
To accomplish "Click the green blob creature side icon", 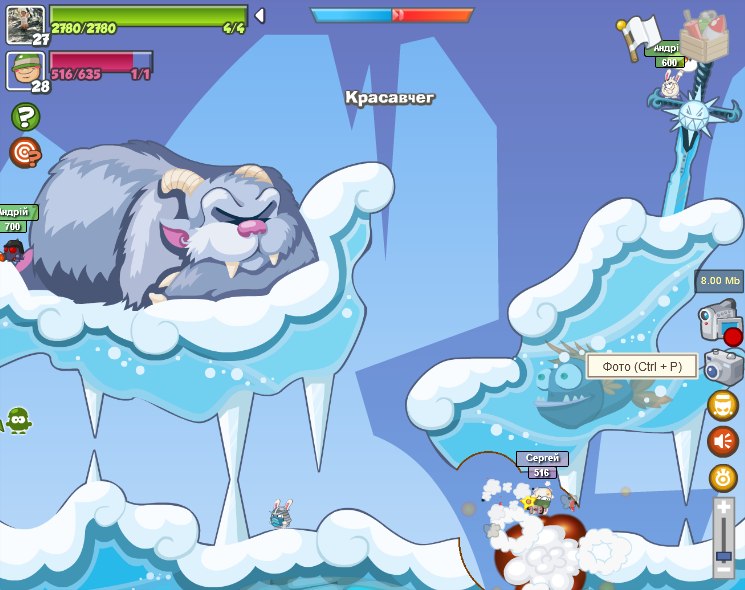I will (17, 420).
